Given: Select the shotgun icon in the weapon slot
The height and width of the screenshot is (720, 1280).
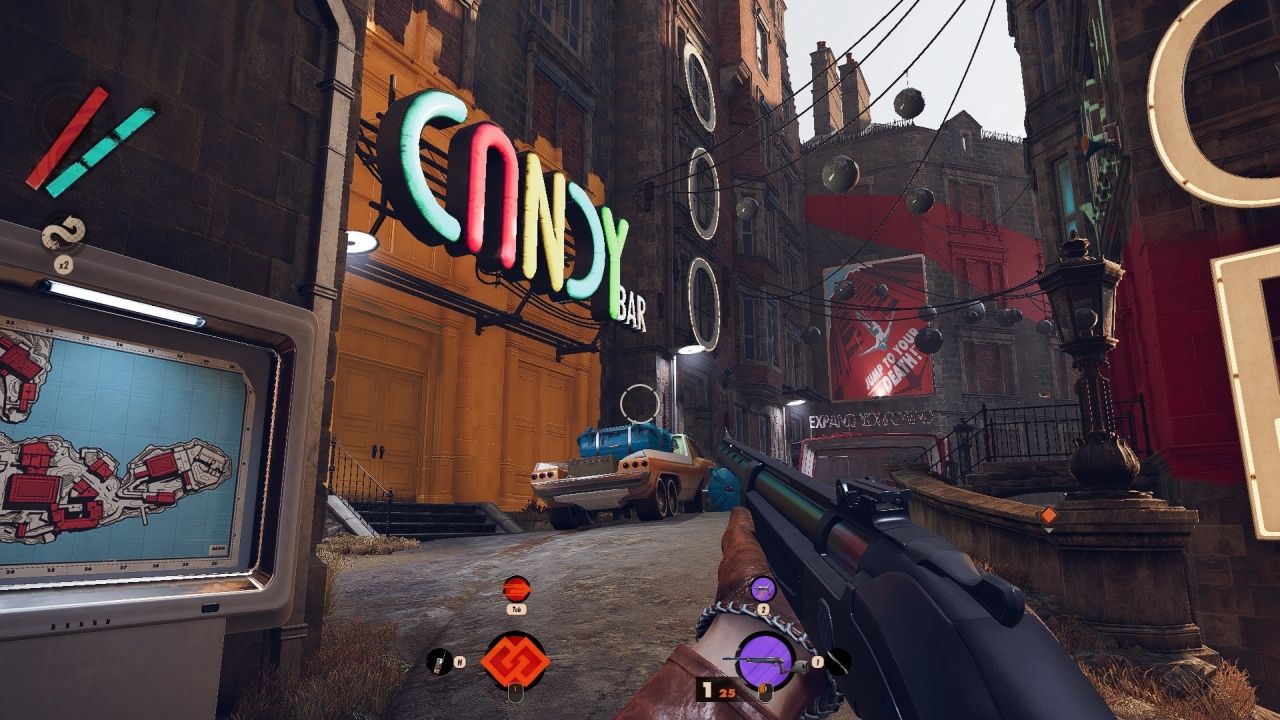Looking at the screenshot, I should 767,658.
